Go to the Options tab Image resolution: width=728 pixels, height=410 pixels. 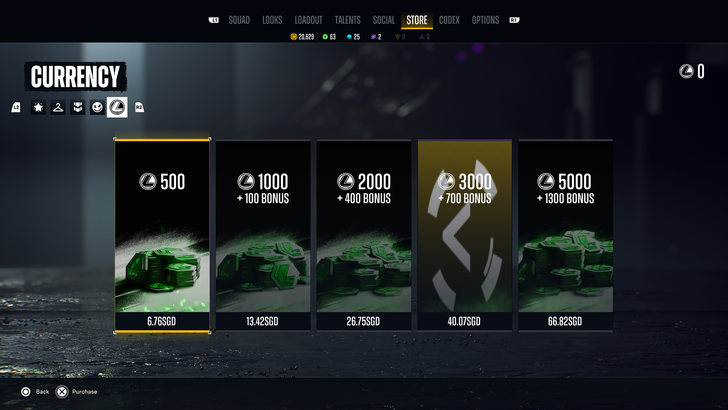pos(485,20)
